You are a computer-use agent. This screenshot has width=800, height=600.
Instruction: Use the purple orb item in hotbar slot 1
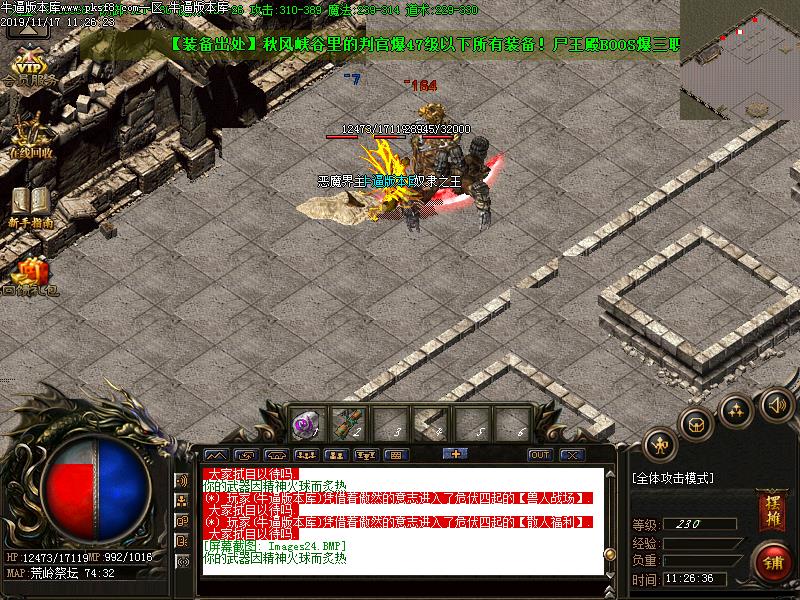[x=305, y=424]
